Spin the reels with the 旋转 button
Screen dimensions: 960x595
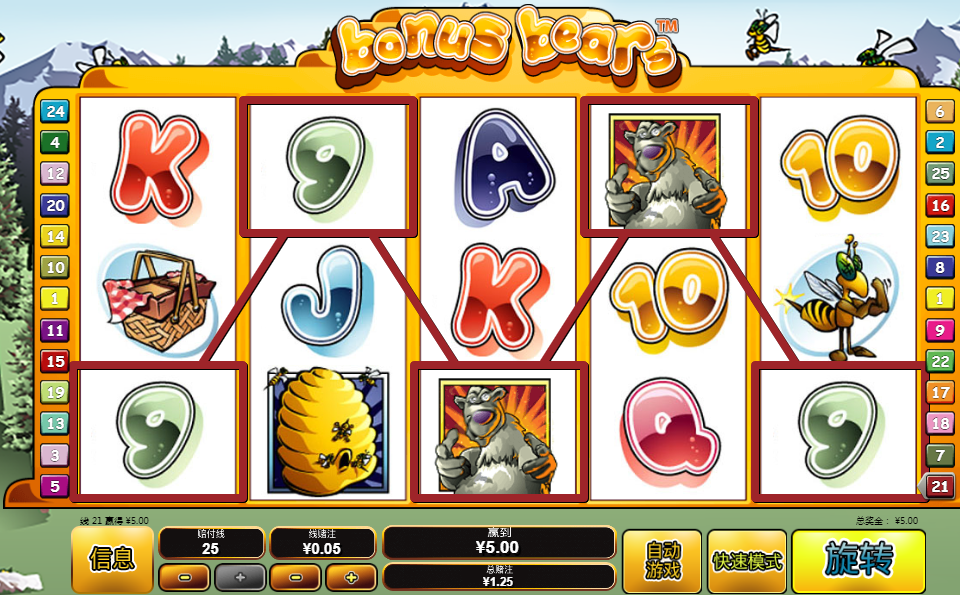[x=858, y=562]
